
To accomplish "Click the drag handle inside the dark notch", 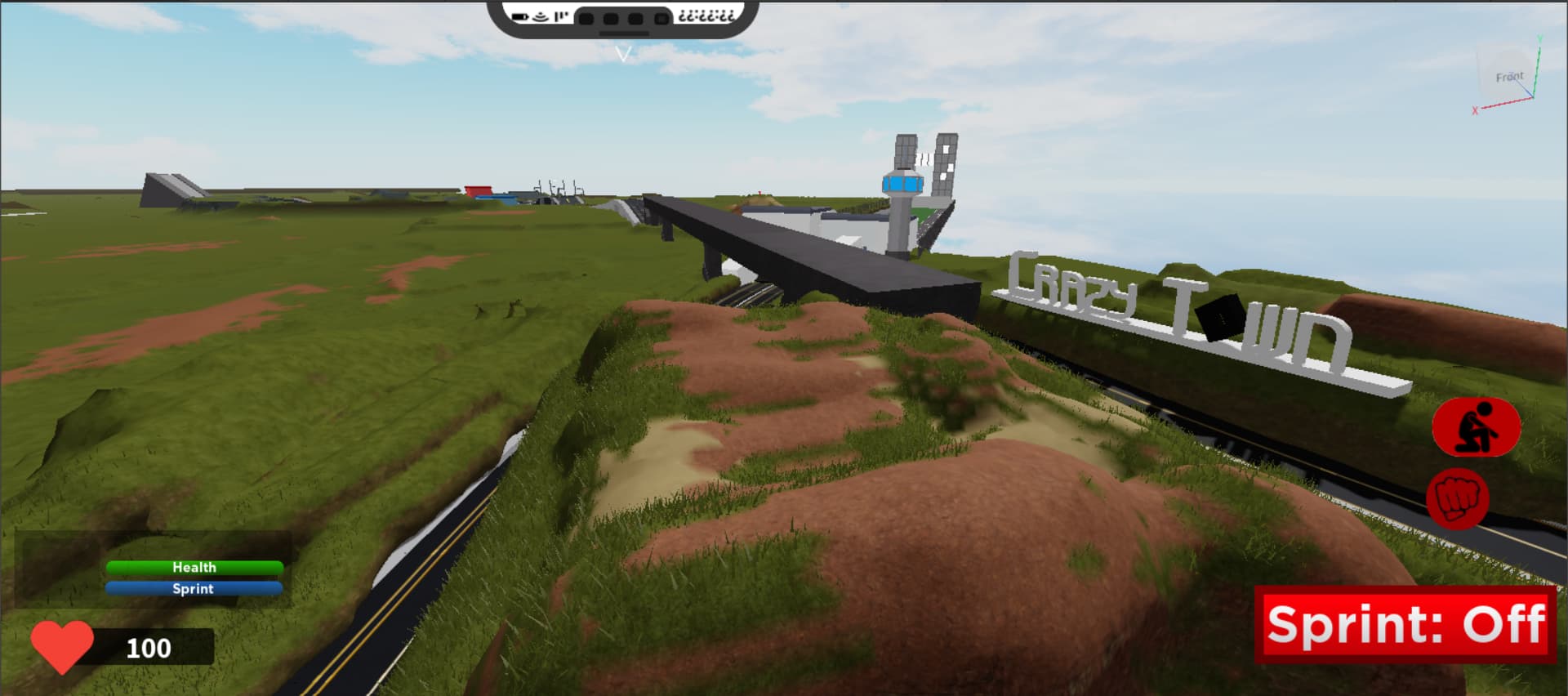I will [x=623, y=33].
